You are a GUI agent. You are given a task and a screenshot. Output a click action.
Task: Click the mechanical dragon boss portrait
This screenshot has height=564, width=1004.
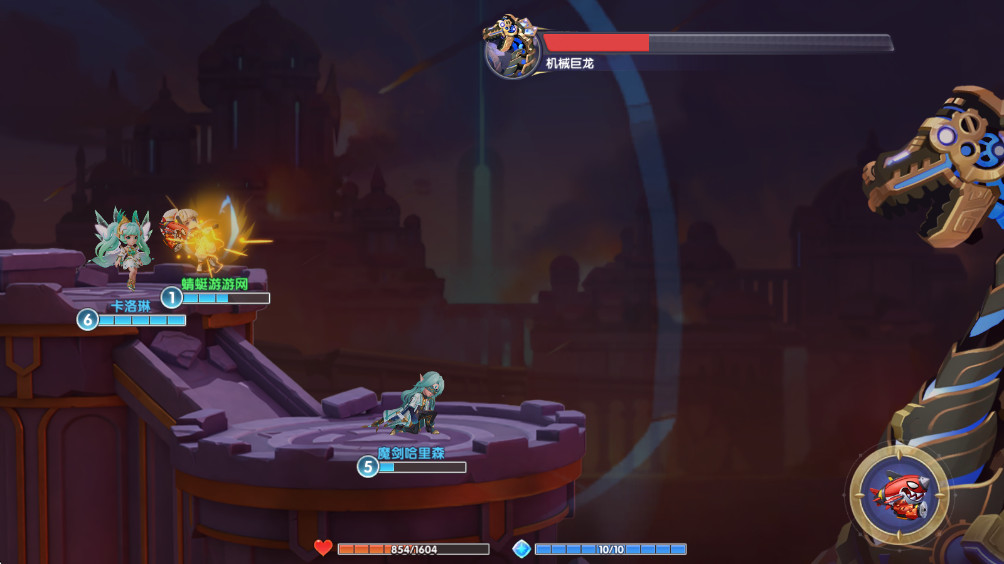point(512,46)
